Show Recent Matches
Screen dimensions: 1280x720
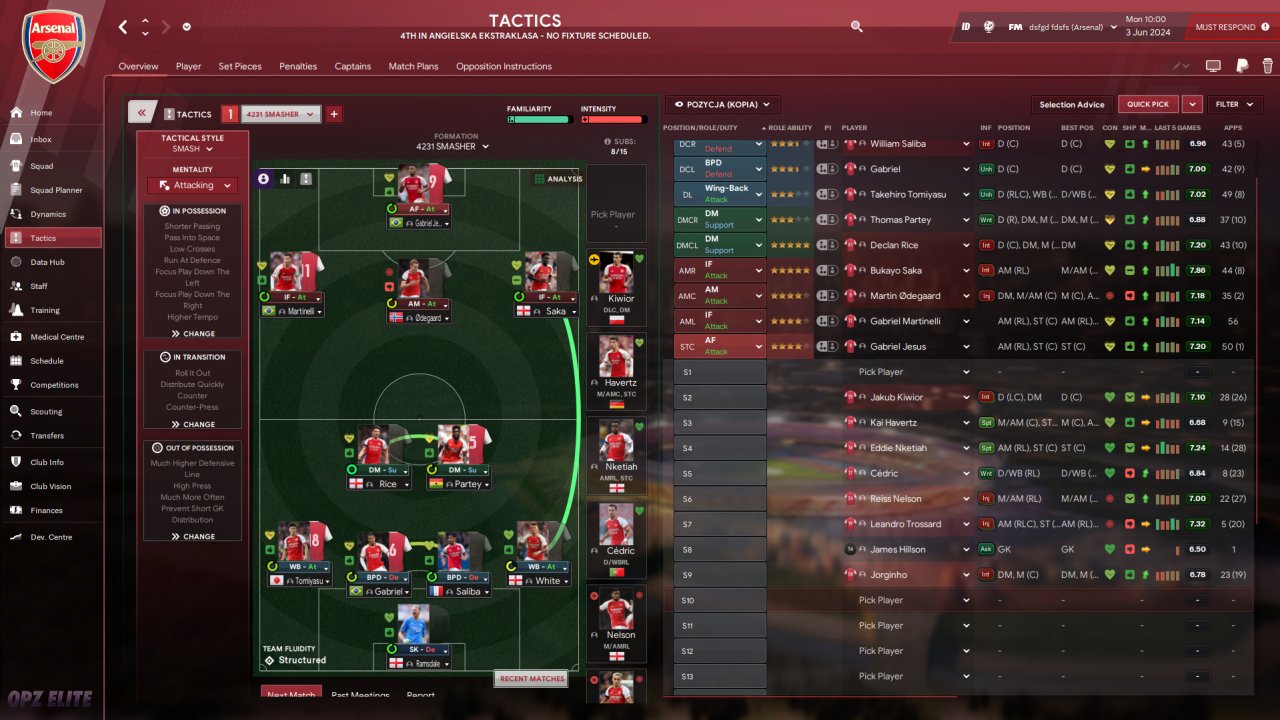(530, 679)
